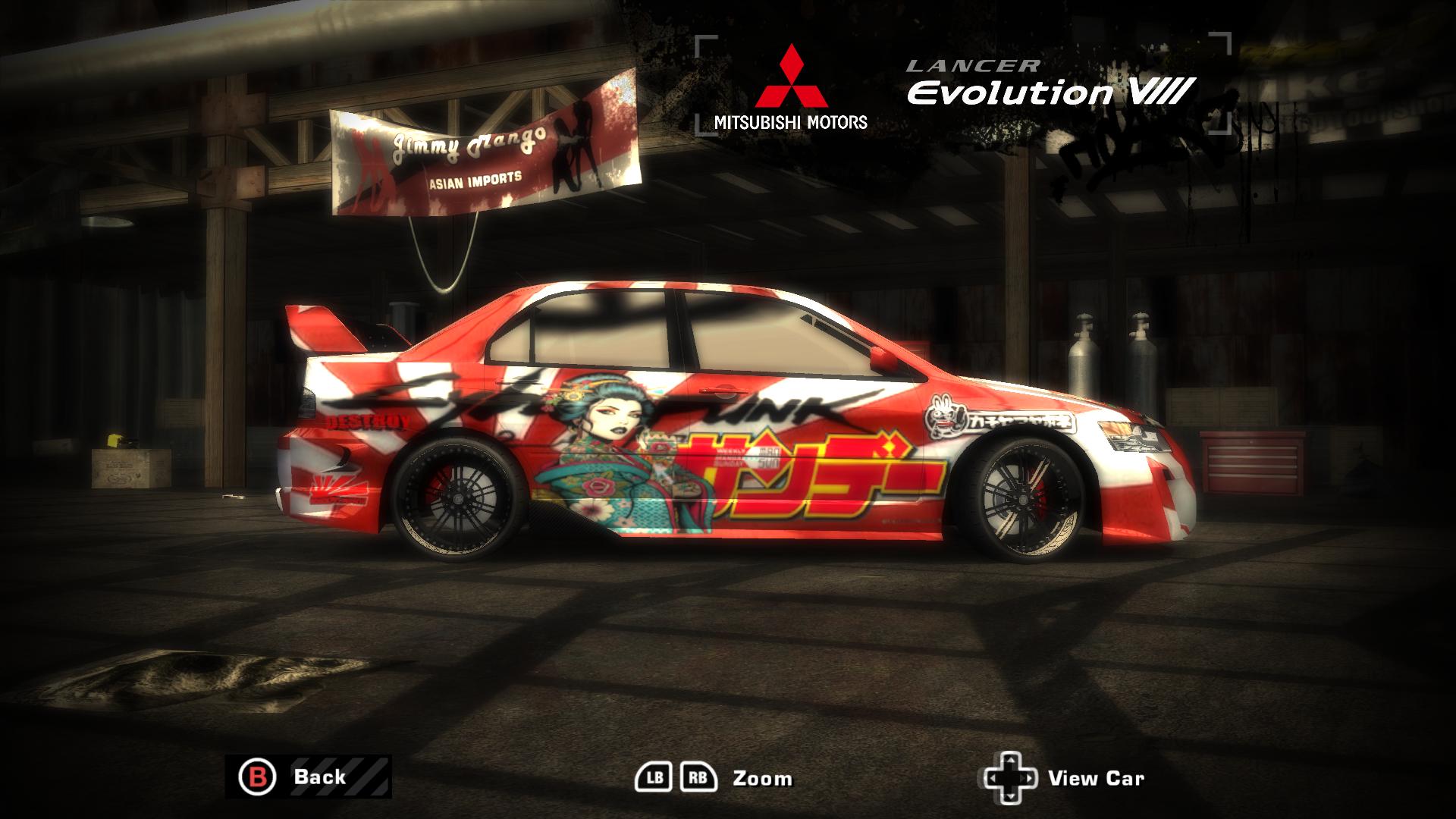The width and height of the screenshot is (1456, 819).
Task: Click the Mitsubishi Motors name label
Action: [792, 120]
